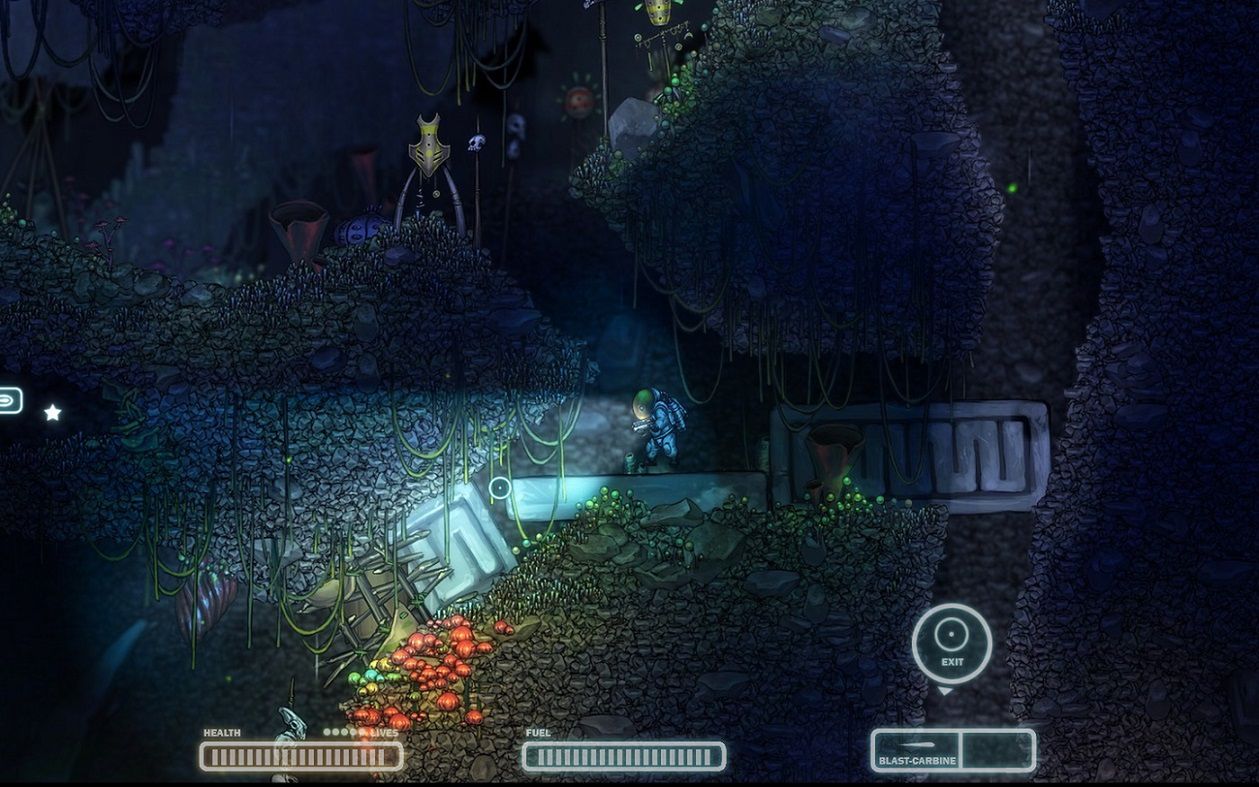1259x787 pixels.
Task: Click the white star marker
Action: [52, 412]
